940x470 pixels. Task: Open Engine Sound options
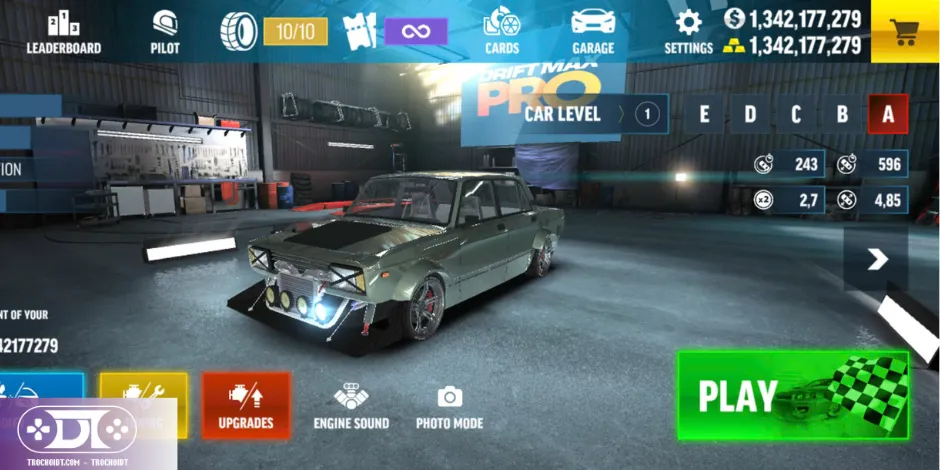[x=351, y=406]
